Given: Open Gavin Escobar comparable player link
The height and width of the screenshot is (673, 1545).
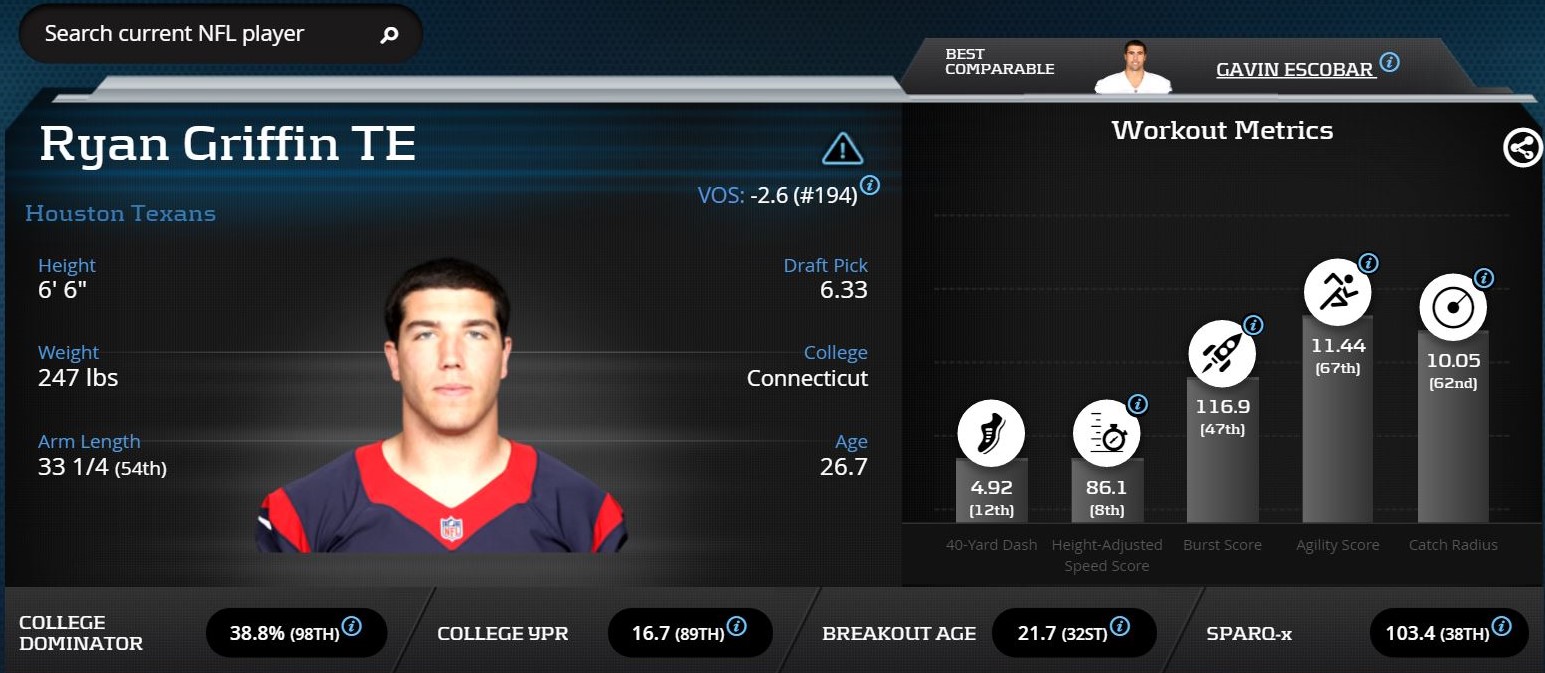Looking at the screenshot, I should point(1294,69).
